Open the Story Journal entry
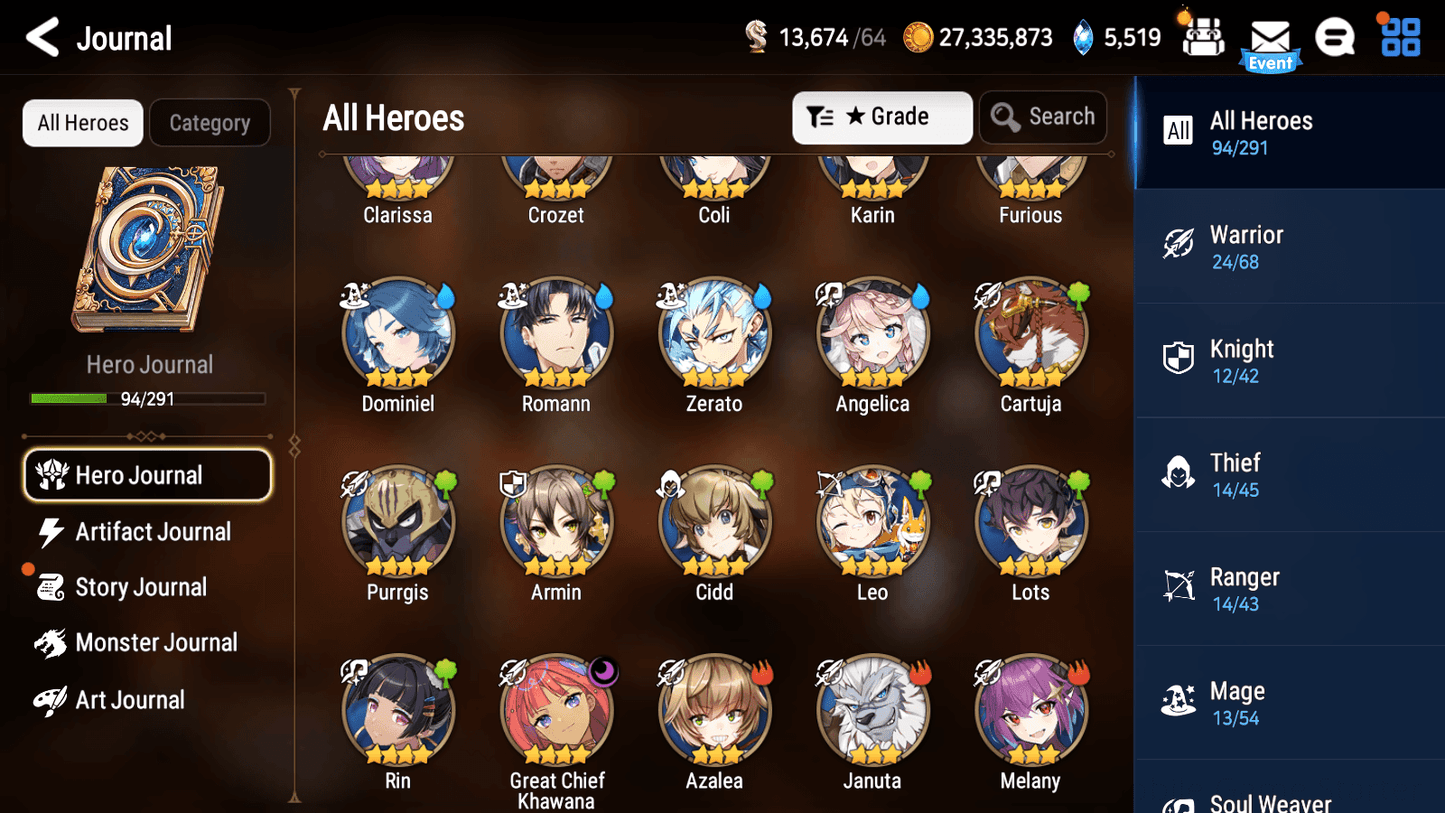Image resolution: width=1445 pixels, height=813 pixels. (x=142, y=587)
